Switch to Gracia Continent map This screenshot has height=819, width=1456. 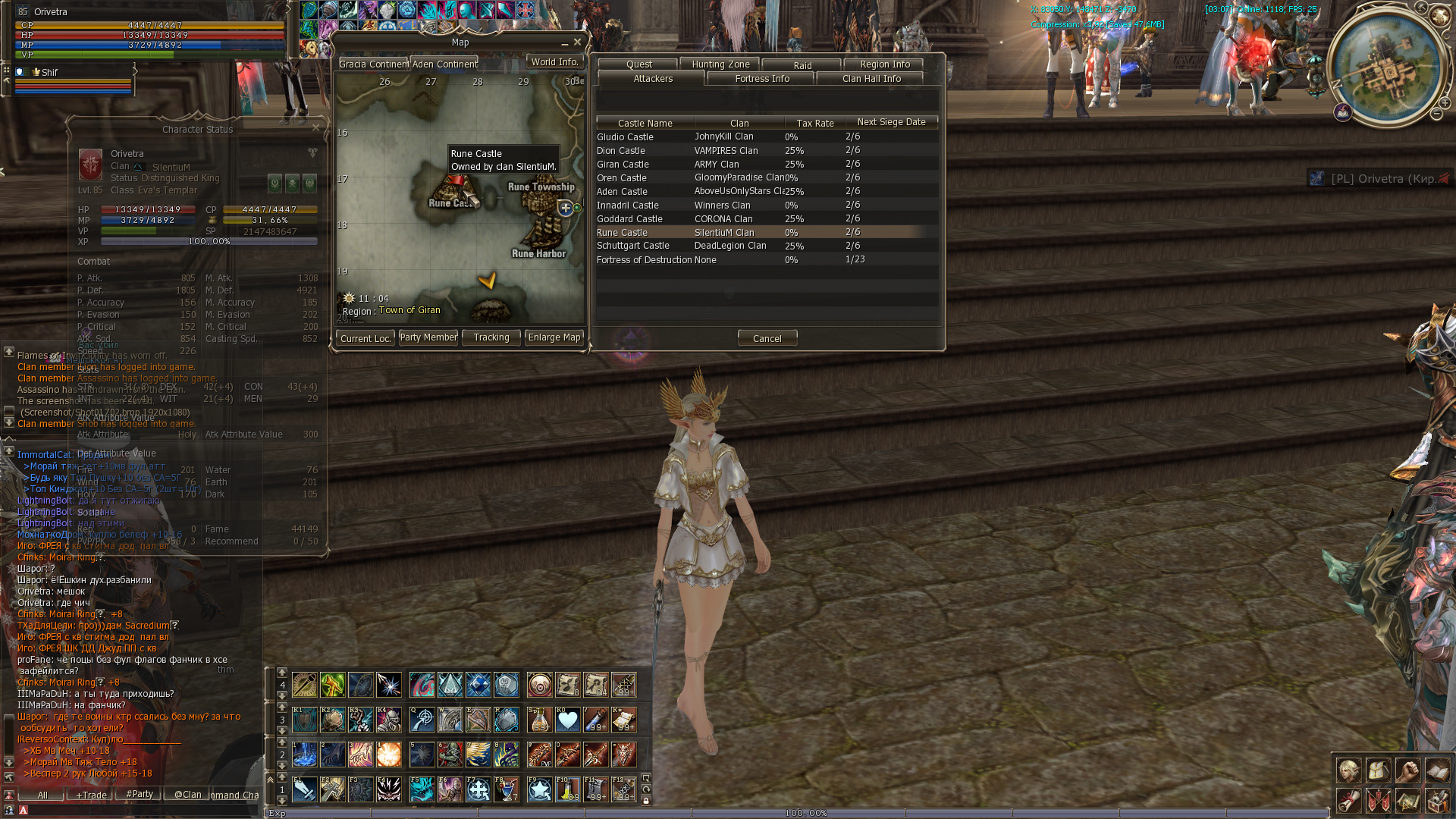373,64
